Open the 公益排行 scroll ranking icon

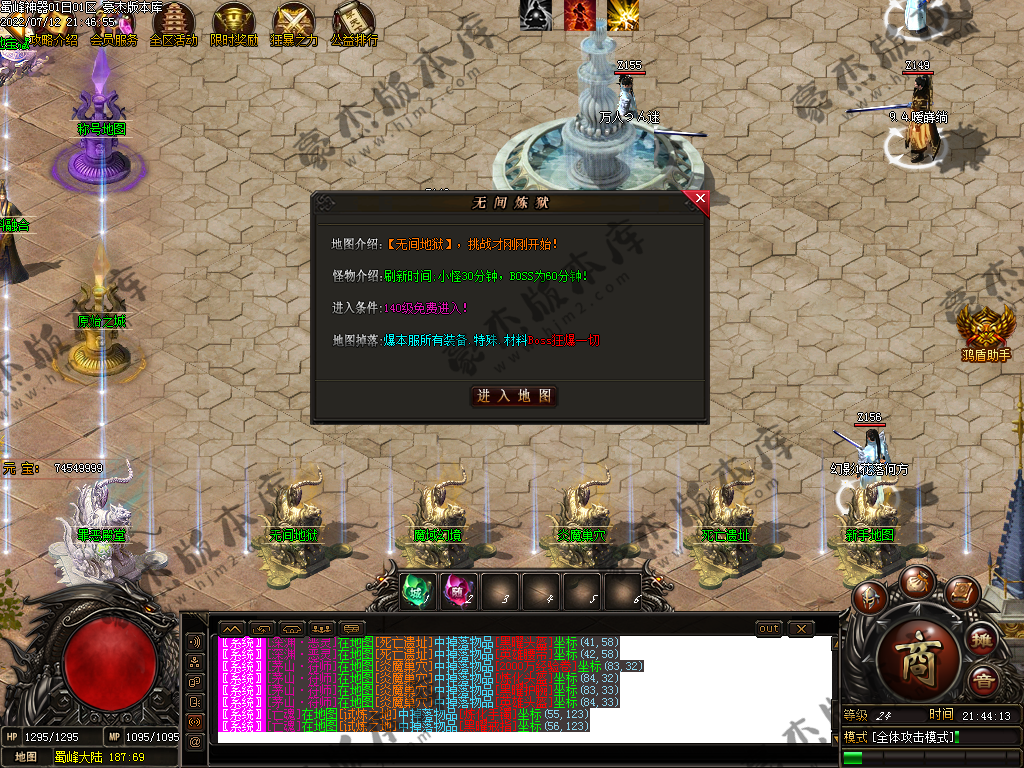point(353,25)
